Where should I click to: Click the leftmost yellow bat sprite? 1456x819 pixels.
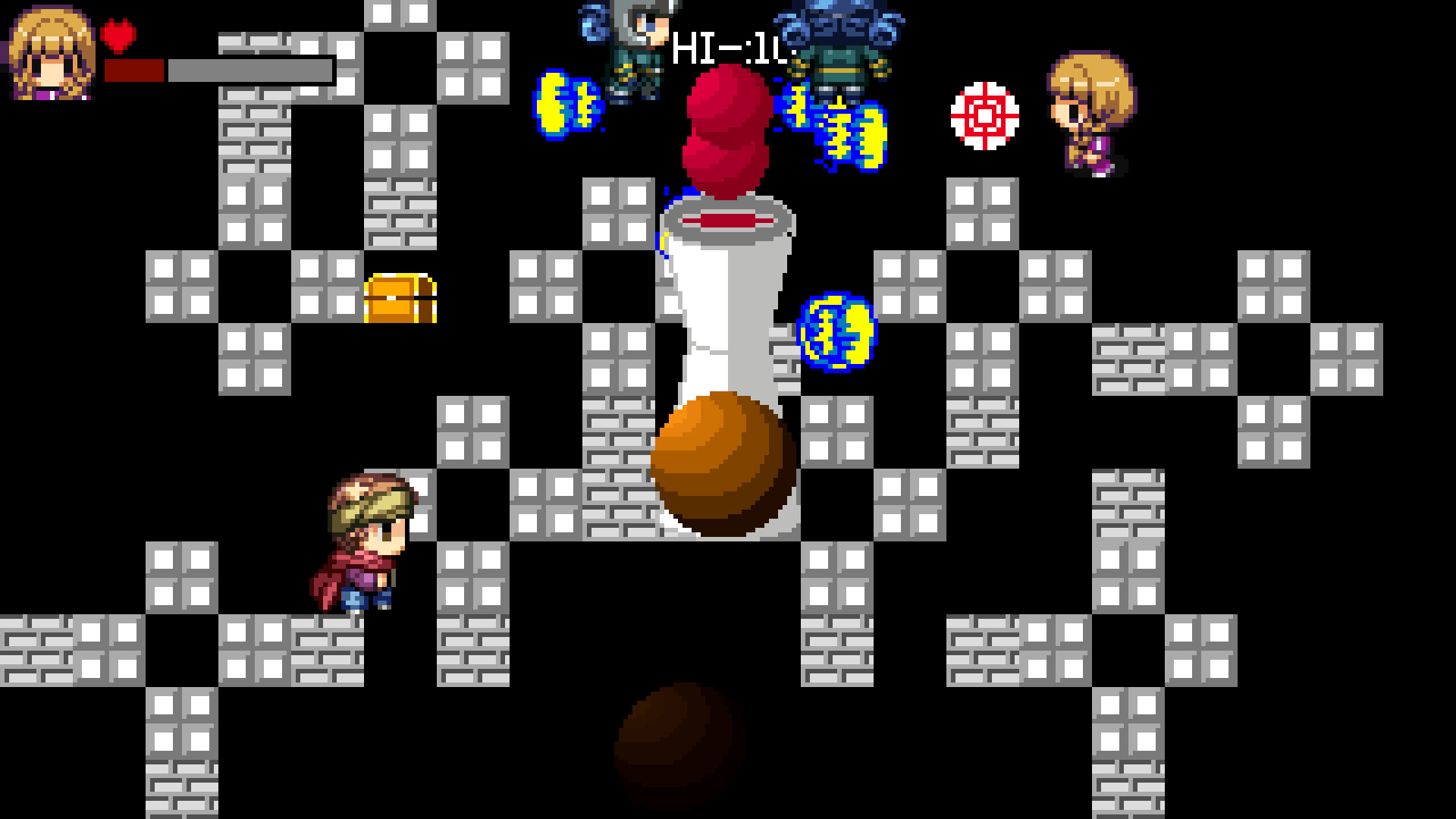pos(569,102)
